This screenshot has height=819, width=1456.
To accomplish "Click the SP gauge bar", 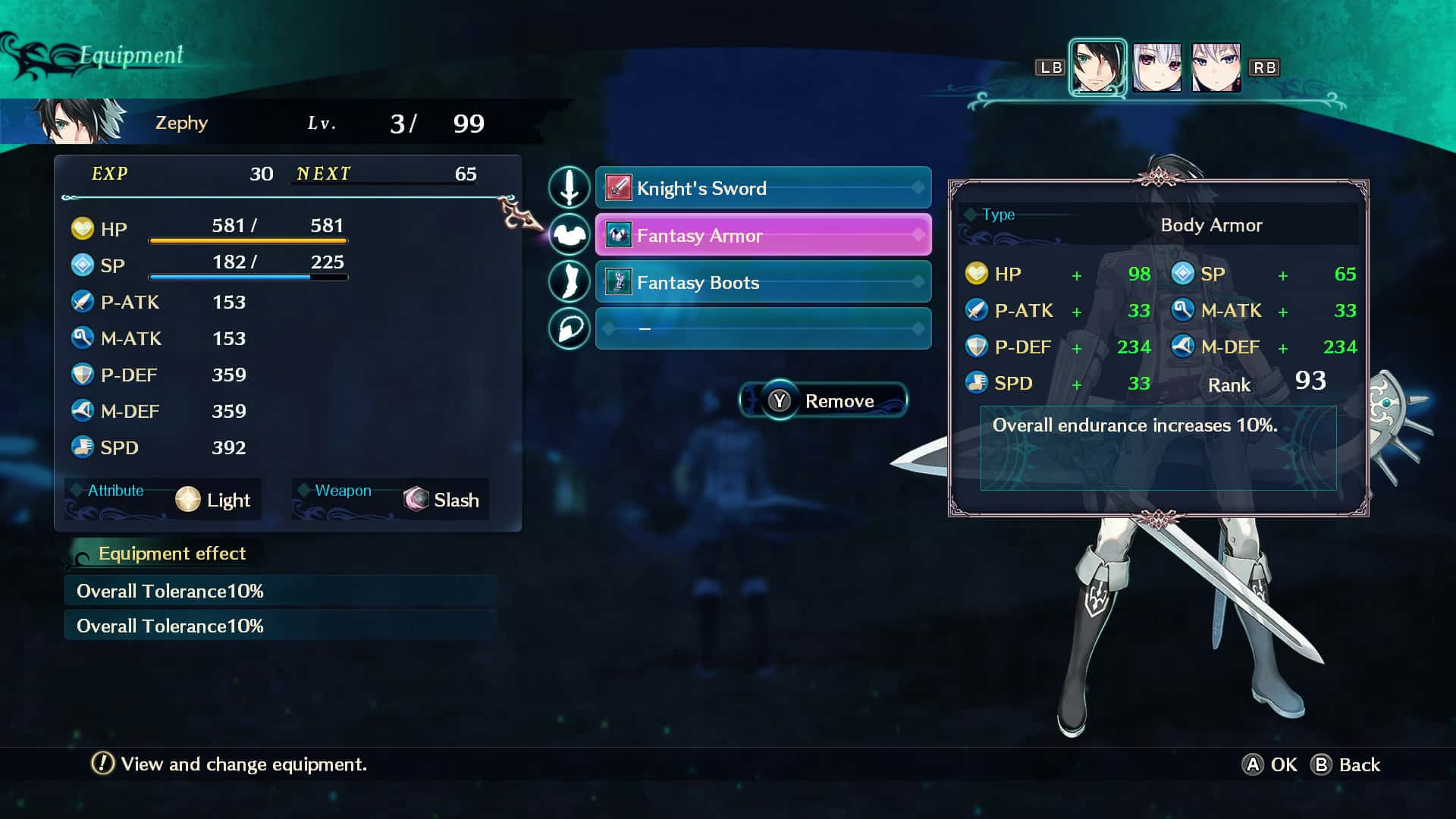I will coord(249,278).
